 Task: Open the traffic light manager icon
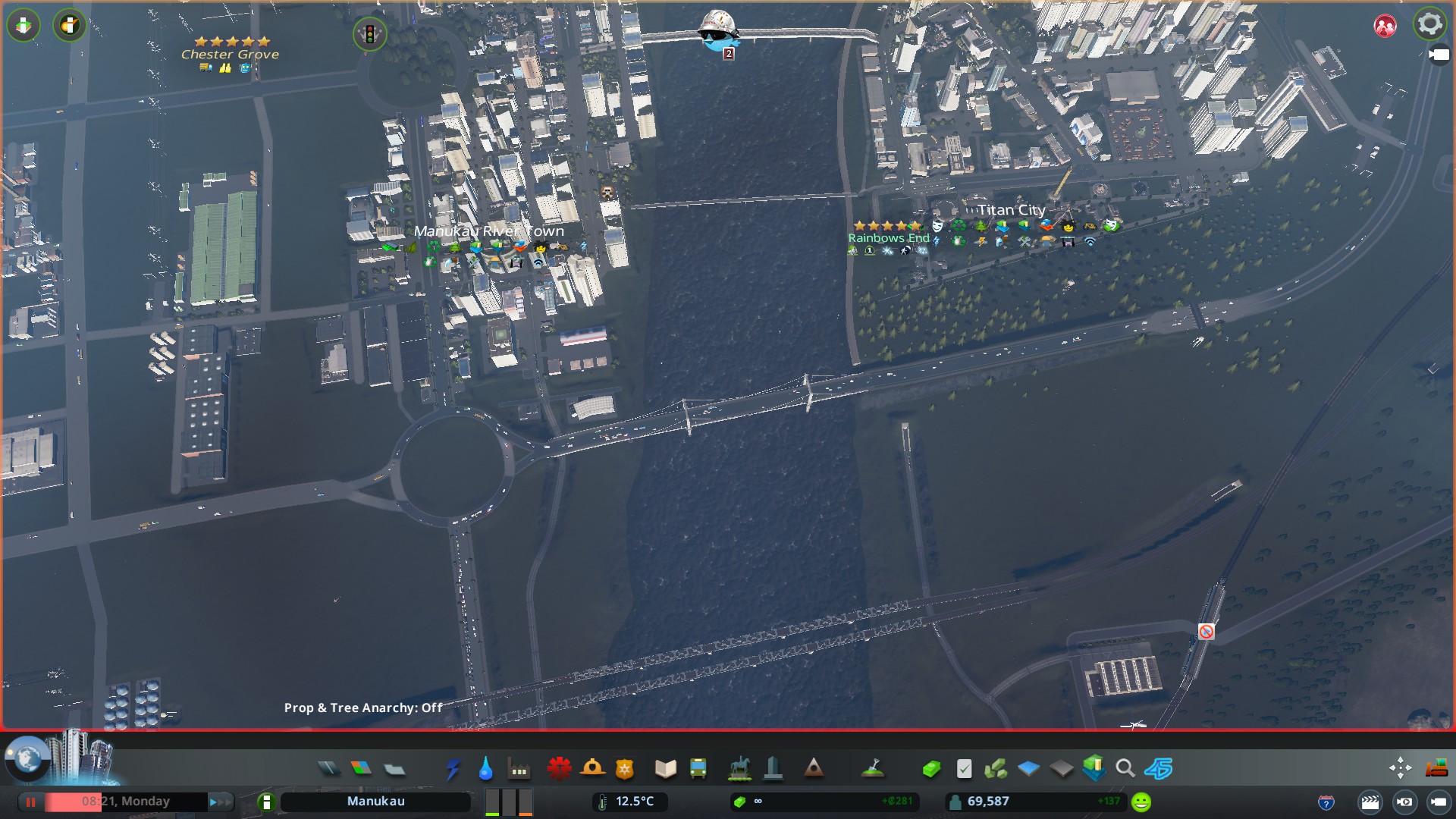370,34
